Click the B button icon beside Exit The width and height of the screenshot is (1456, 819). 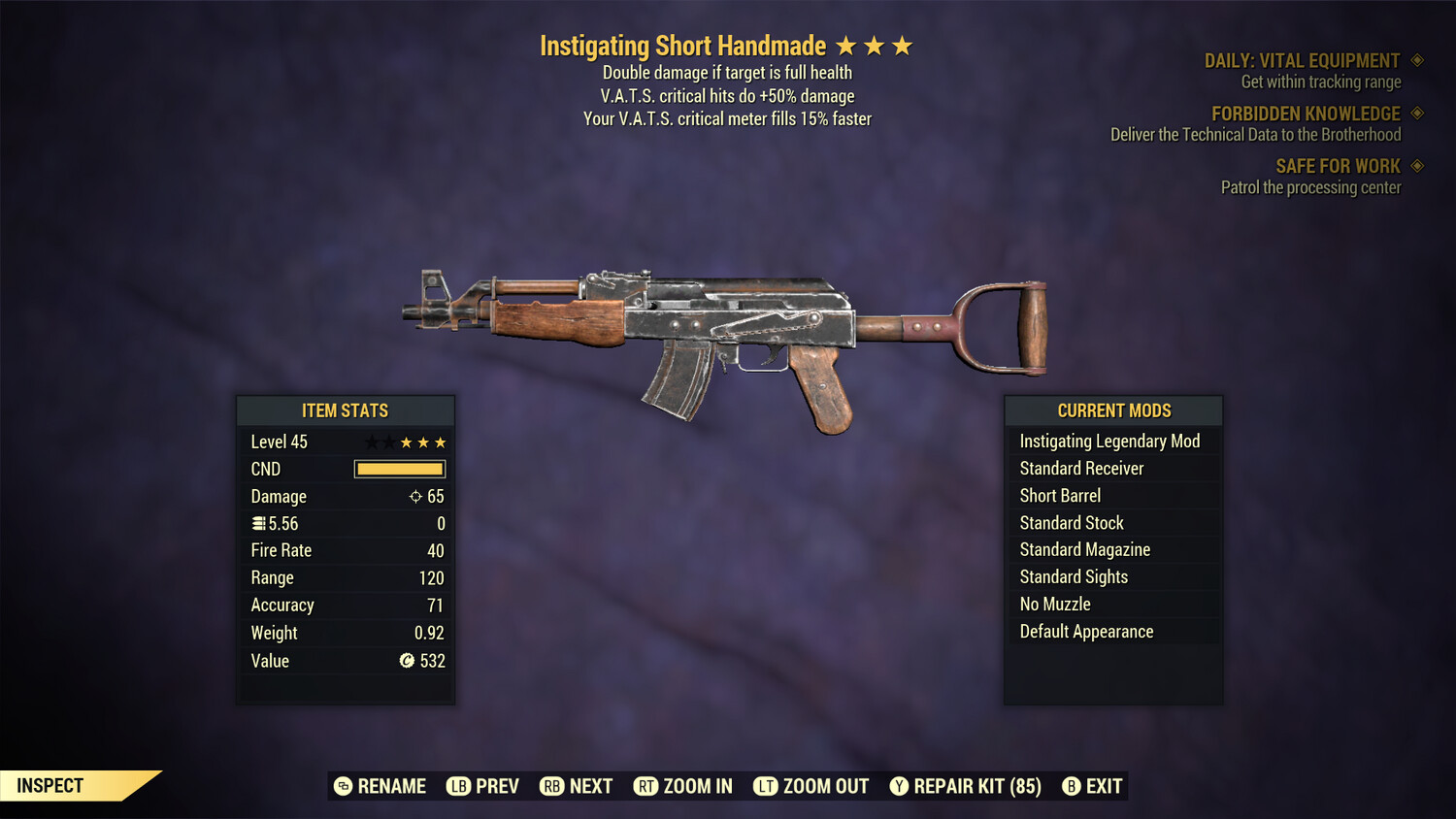coord(1073,786)
